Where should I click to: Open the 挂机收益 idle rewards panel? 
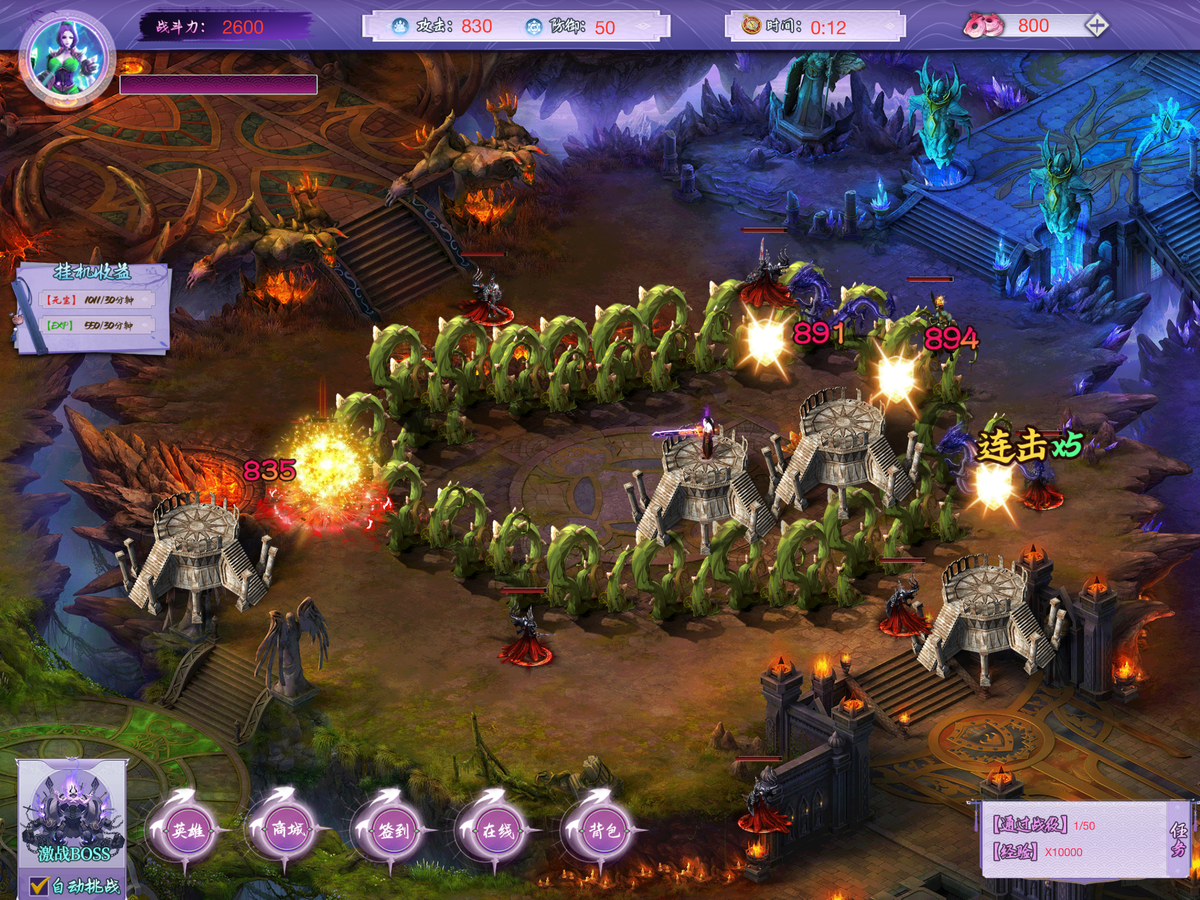point(92,308)
